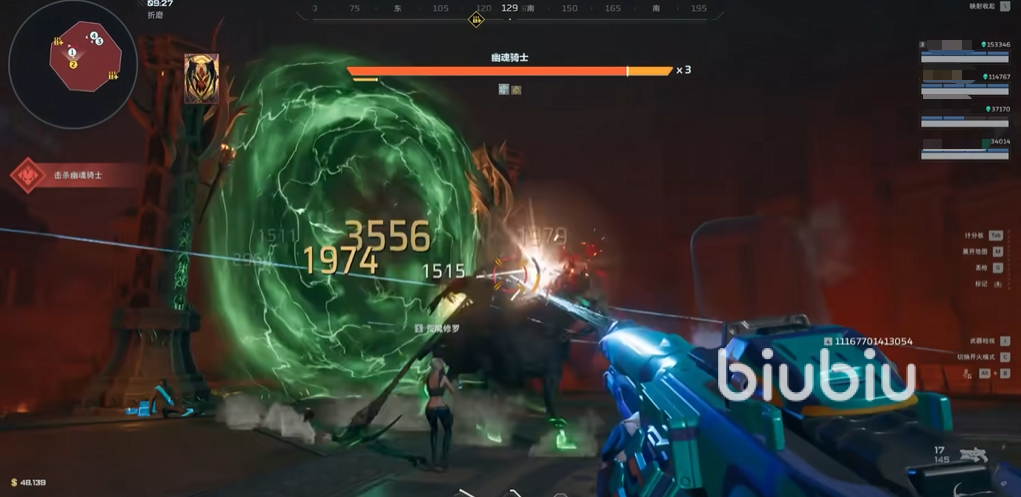The image size is (1021, 497).
Task: Click the yellow player 2 marker on minimap
Action: point(73,65)
